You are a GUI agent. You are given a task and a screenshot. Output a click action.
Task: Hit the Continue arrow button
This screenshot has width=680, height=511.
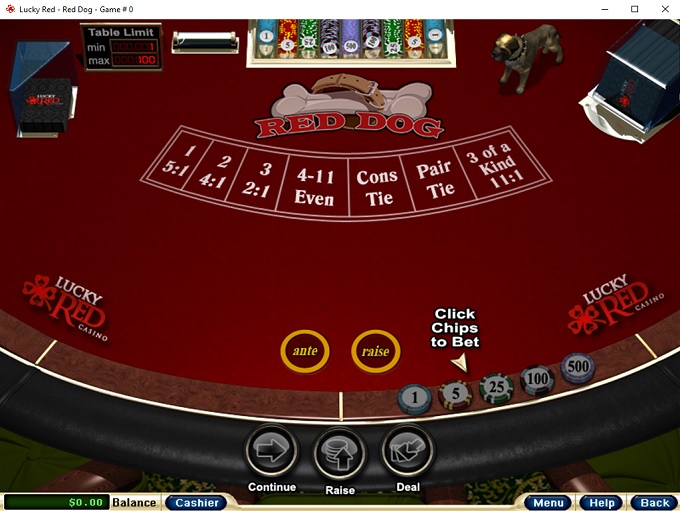point(271,452)
